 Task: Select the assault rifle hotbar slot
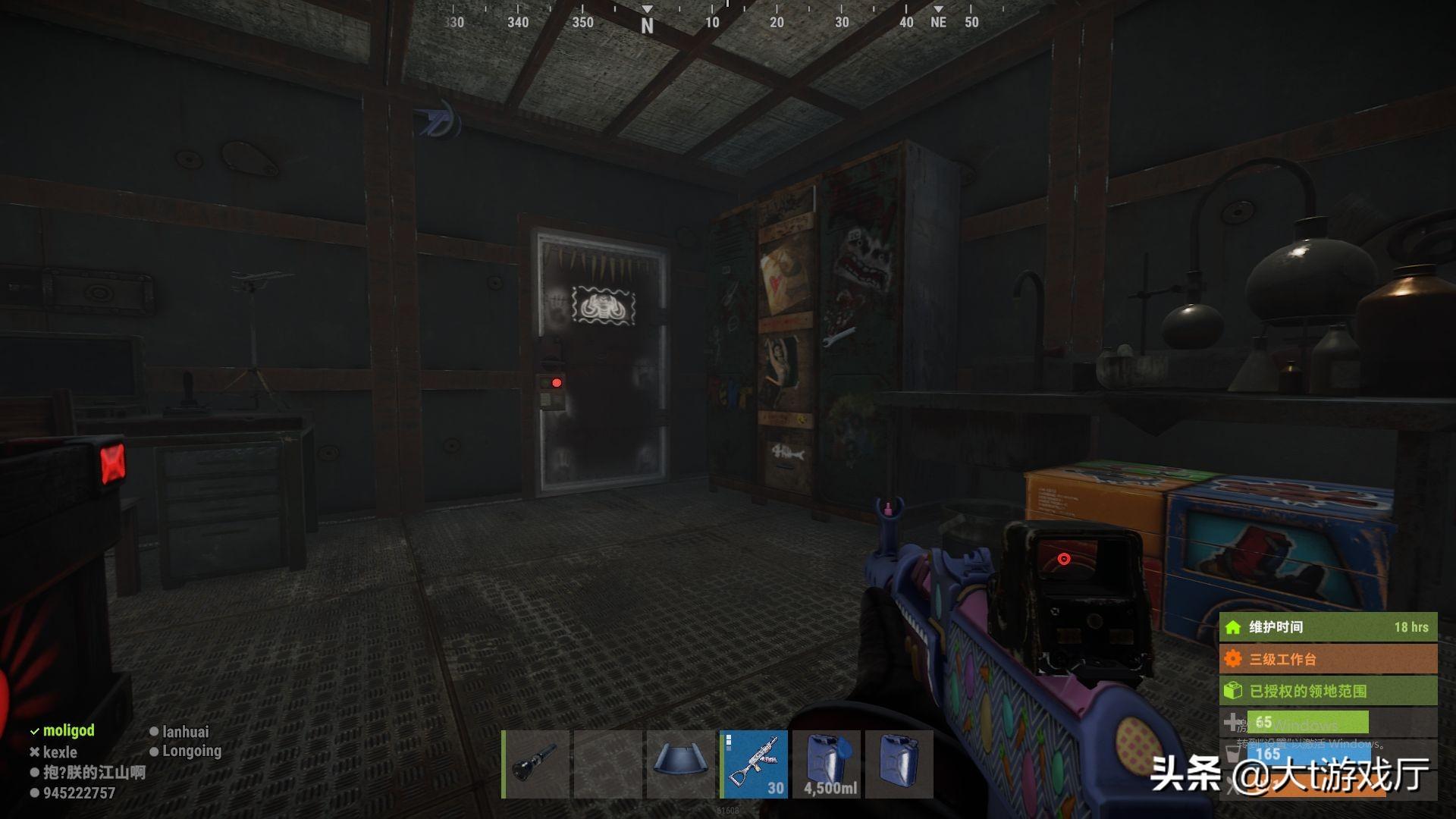[x=754, y=764]
